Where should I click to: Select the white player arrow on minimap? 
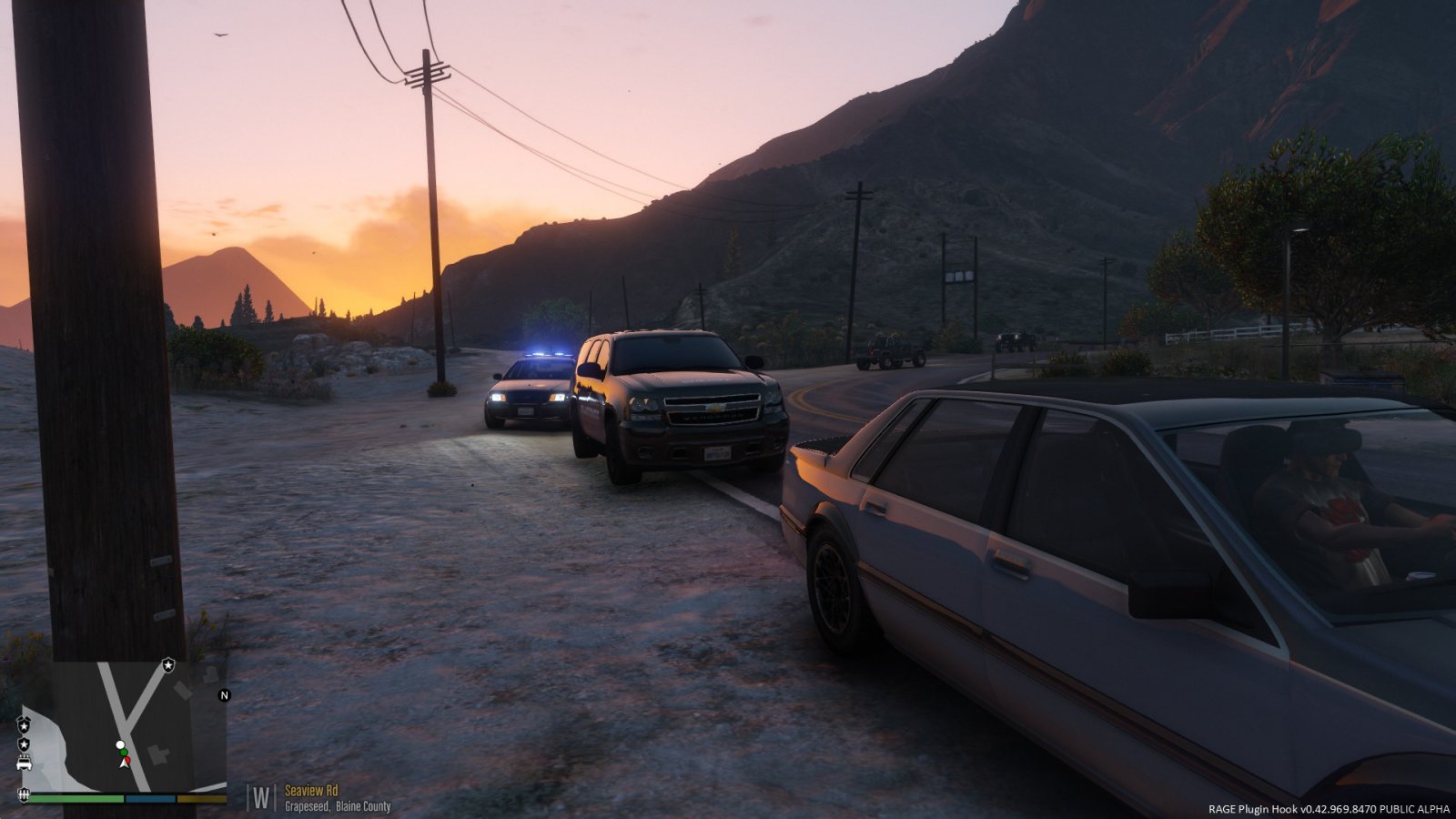coord(124,763)
